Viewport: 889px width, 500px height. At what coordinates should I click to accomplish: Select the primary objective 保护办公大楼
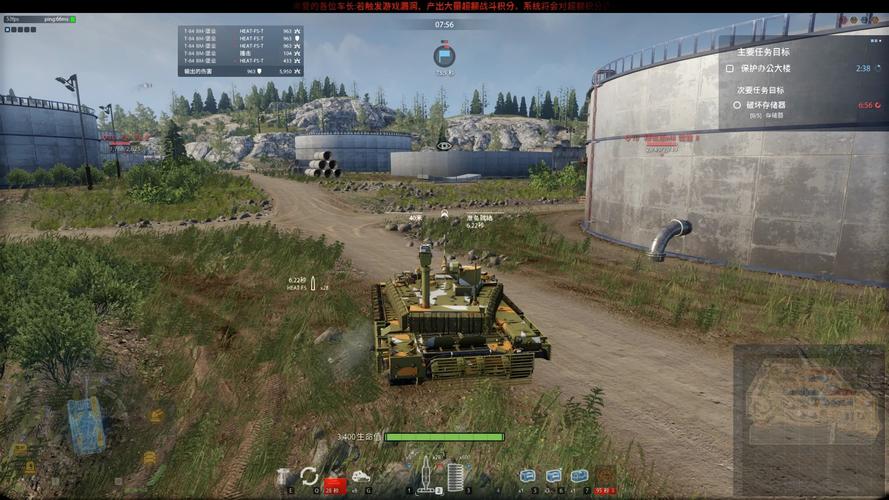pyautogui.click(x=778, y=68)
